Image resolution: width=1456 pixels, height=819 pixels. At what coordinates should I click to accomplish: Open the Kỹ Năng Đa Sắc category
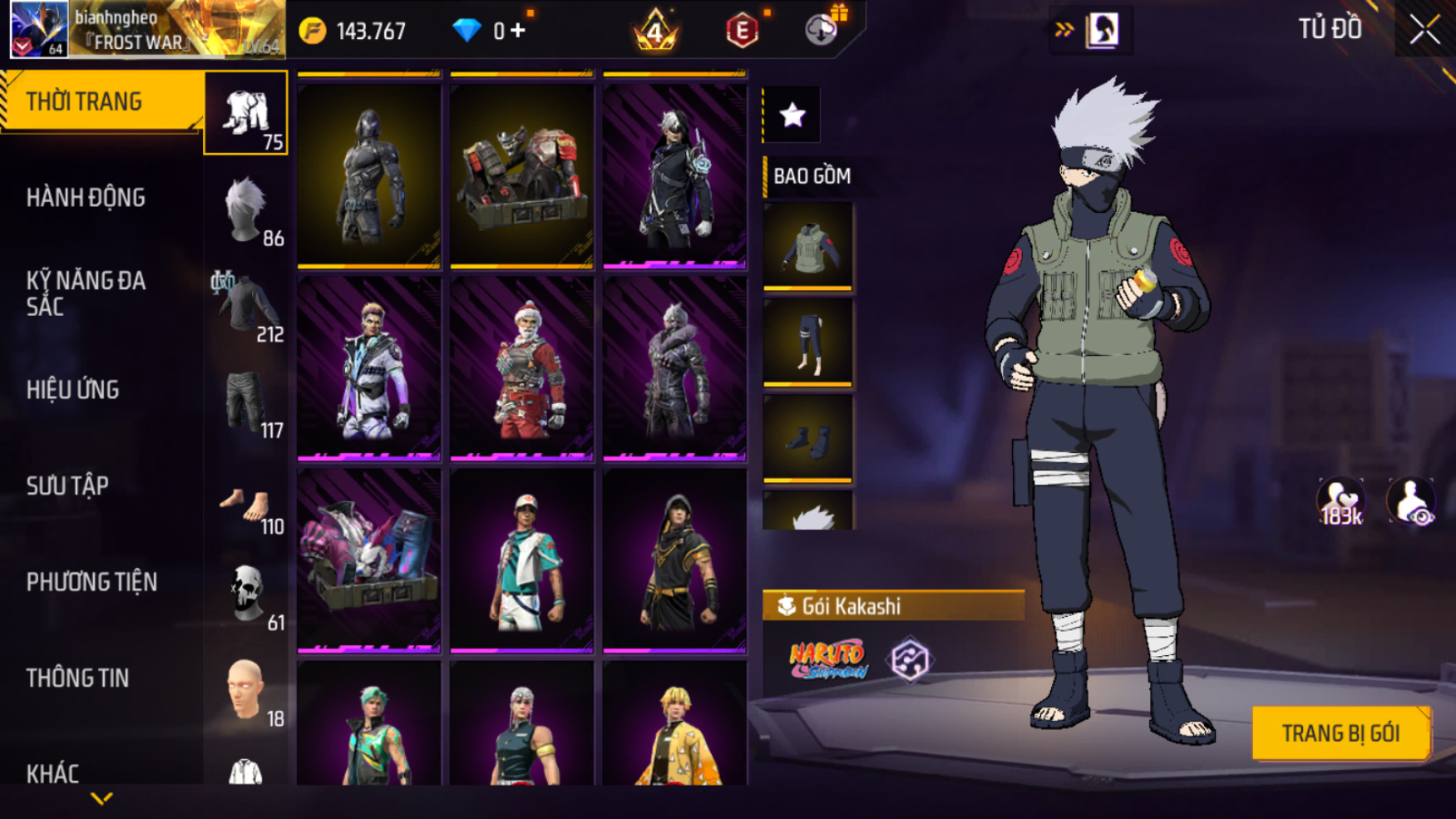pos(86,294)
